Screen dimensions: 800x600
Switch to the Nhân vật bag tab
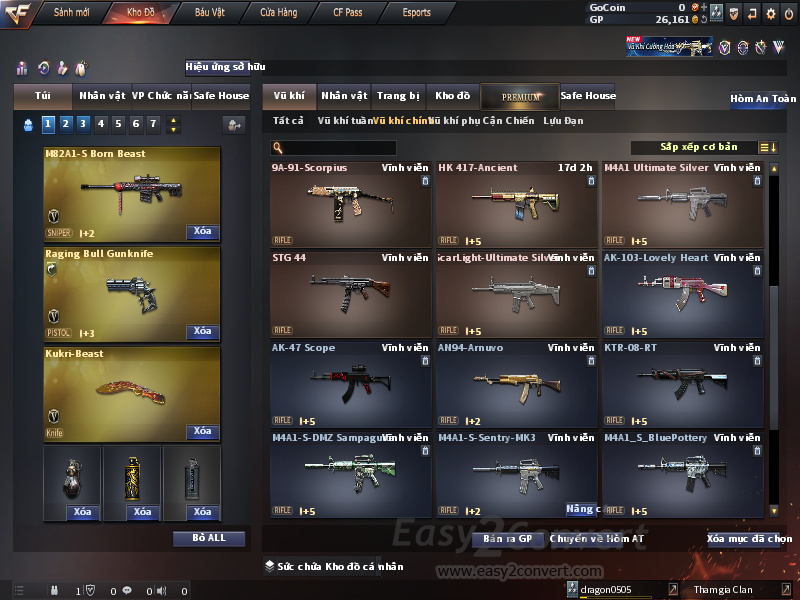(x=102, y=96)
